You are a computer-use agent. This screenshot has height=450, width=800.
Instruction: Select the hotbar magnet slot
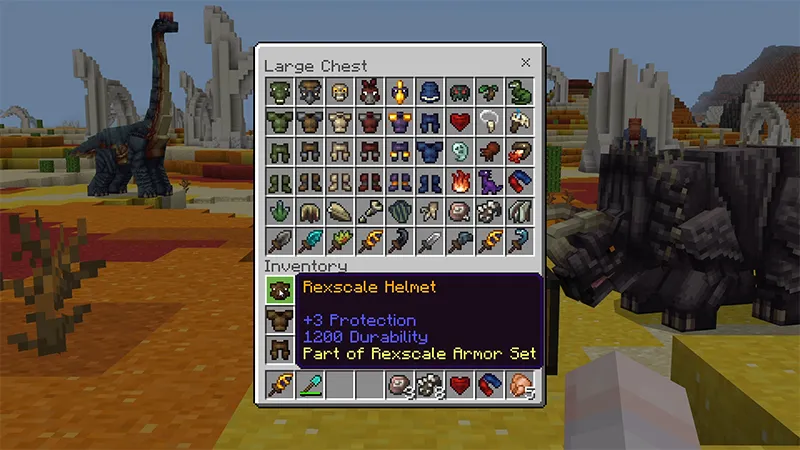[490, 385]
